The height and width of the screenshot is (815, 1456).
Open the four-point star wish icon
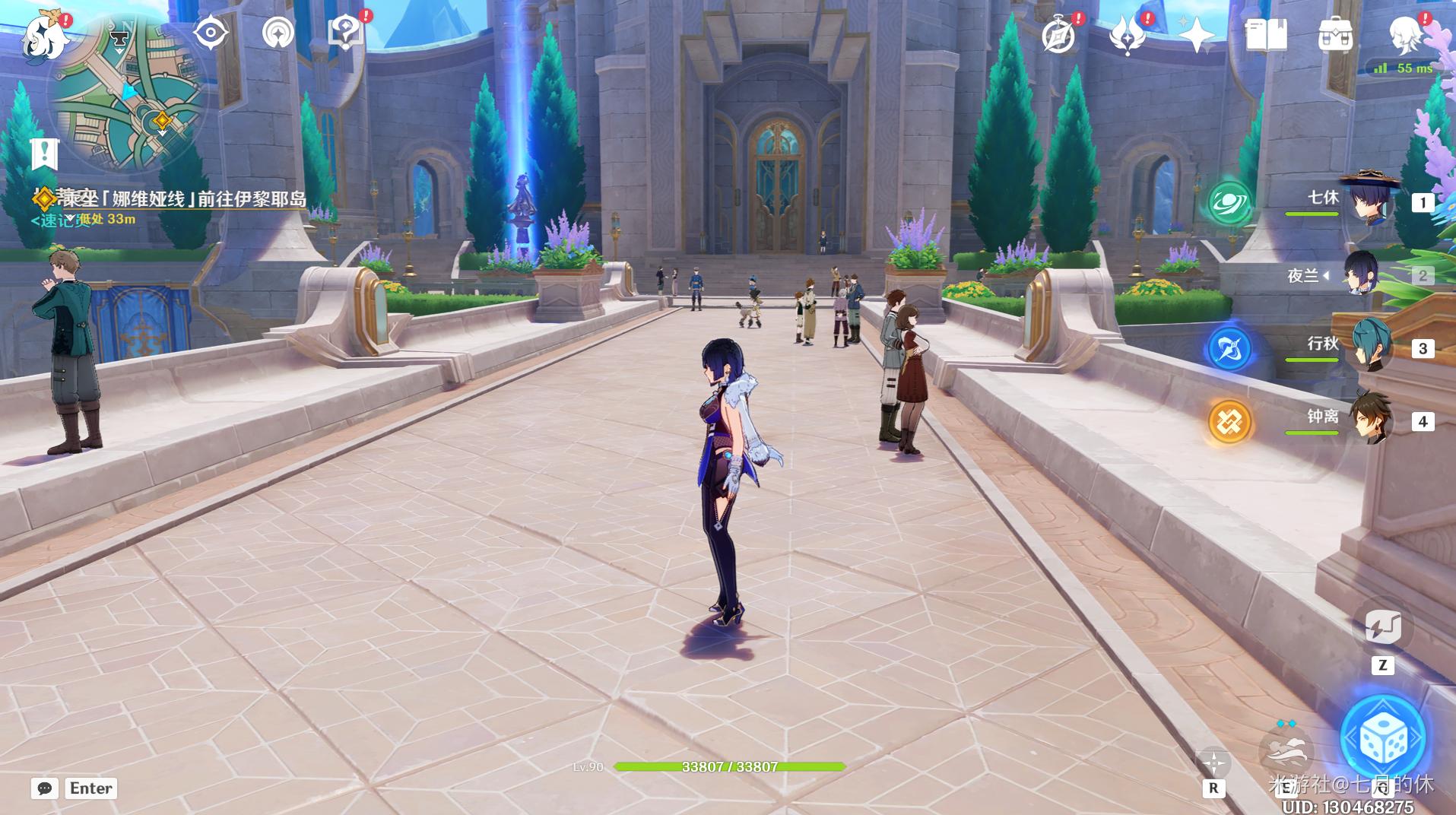[1196, 35]
